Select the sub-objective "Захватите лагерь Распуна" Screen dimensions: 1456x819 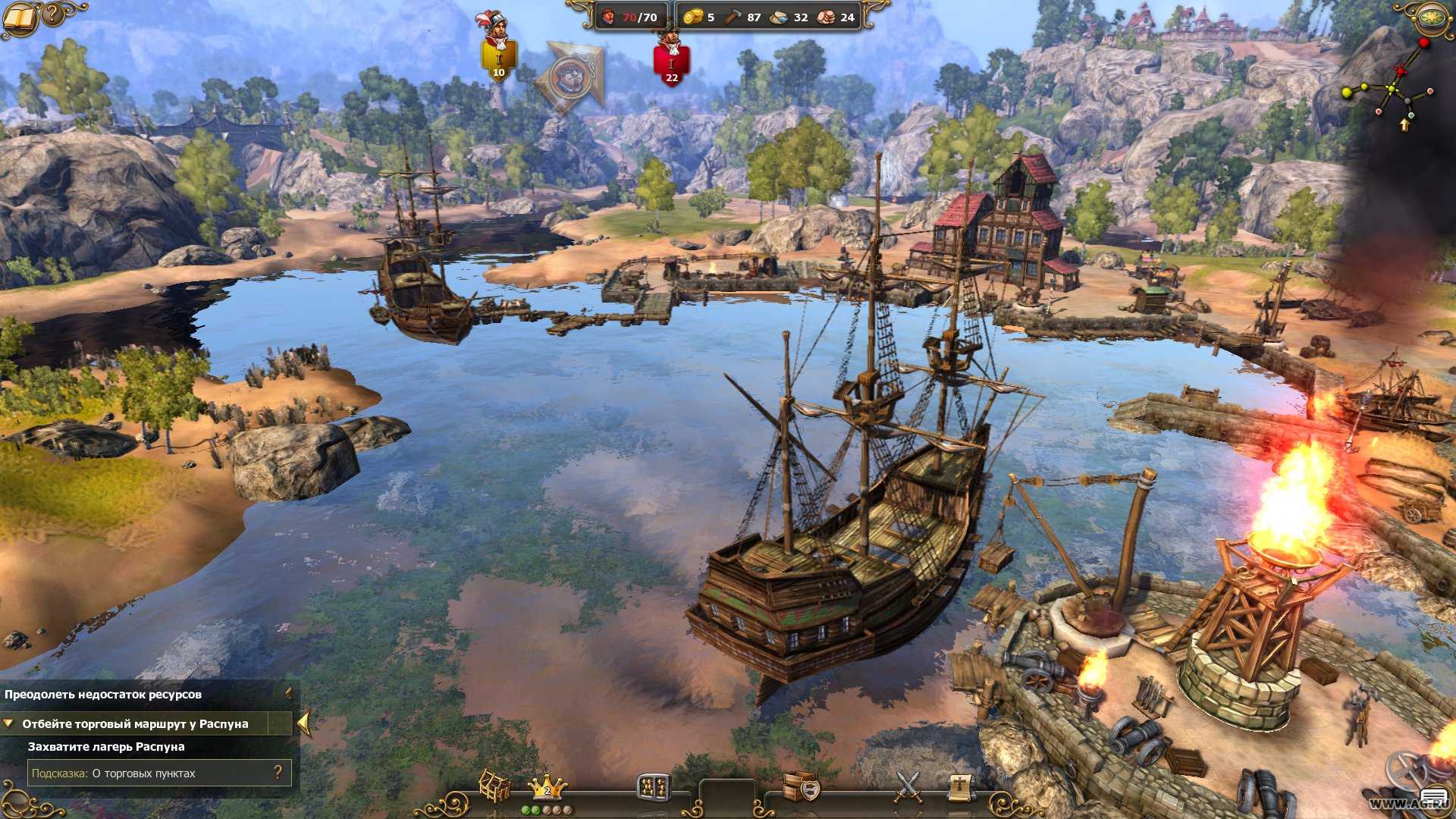pos(106,747)
